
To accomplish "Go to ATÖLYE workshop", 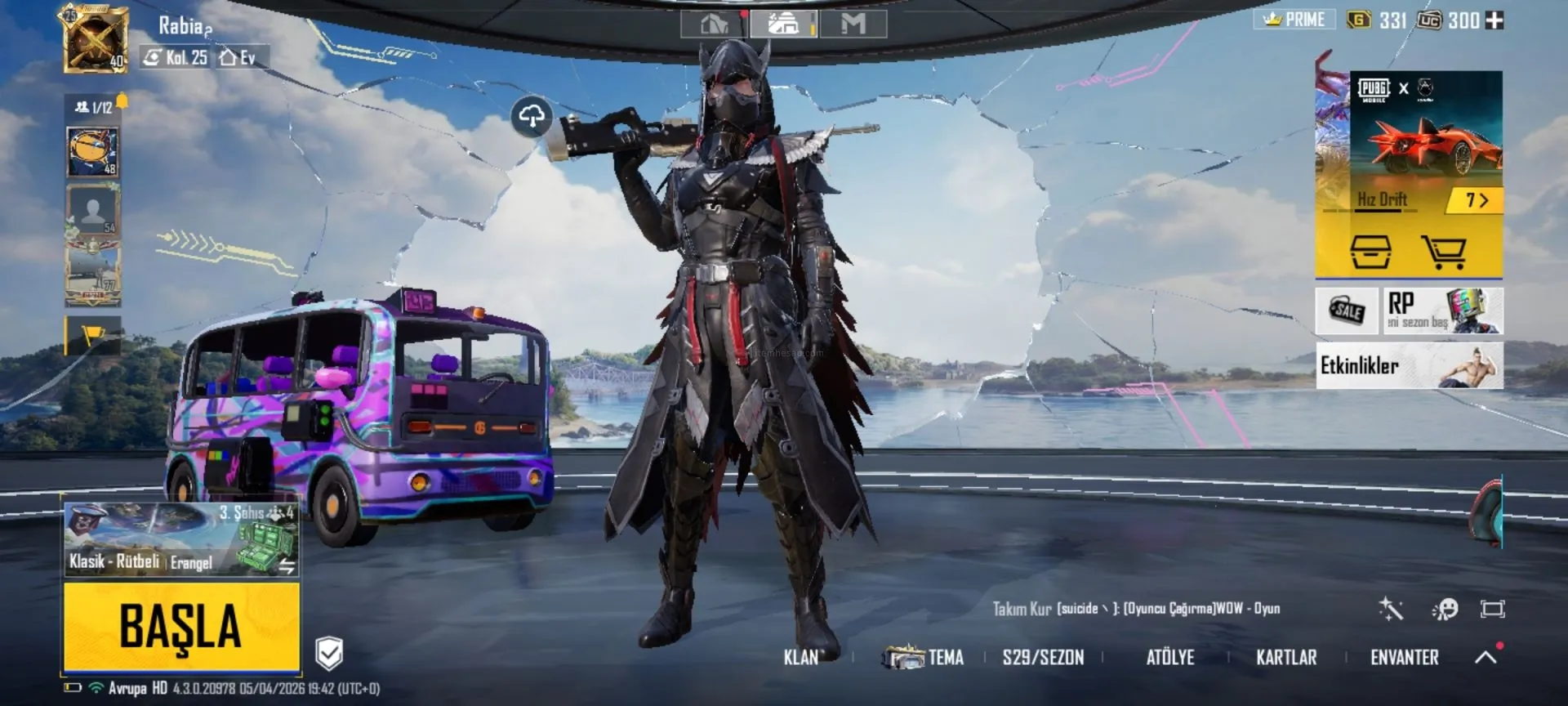I will 1169,658.
